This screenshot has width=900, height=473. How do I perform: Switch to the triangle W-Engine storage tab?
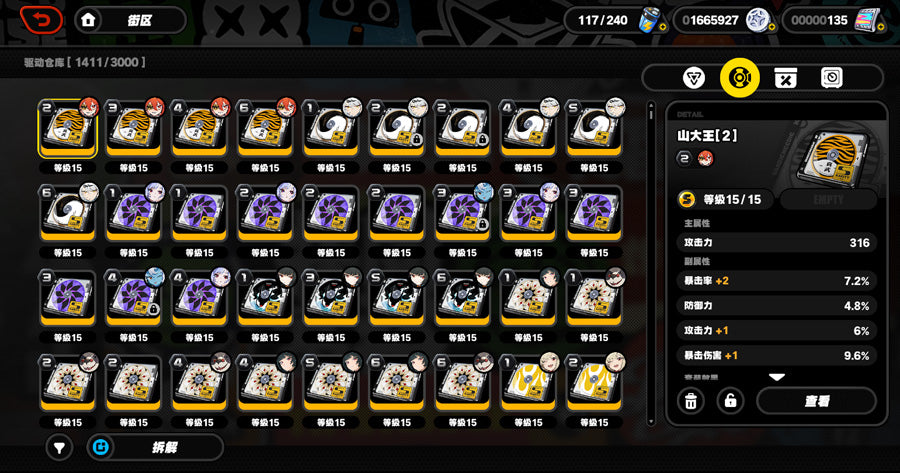point(693,78)
